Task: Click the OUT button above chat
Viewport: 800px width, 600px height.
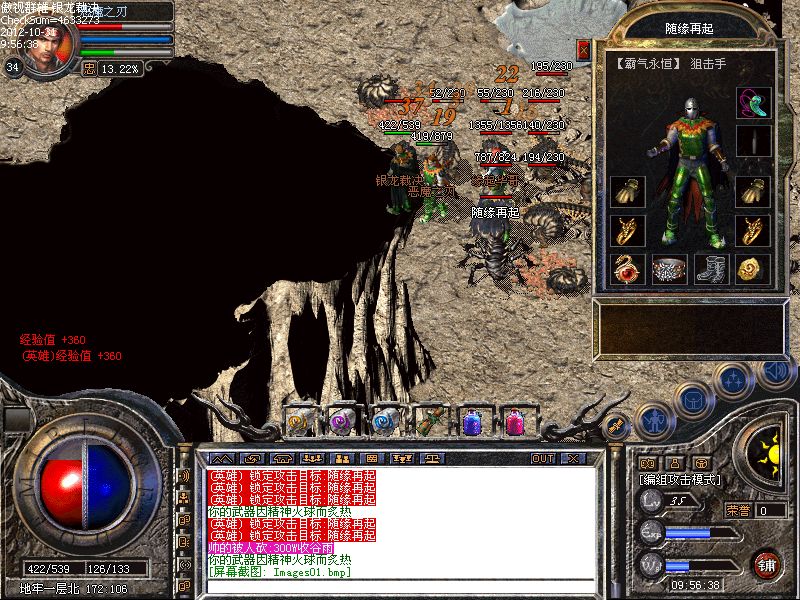Action: point(542,458)
